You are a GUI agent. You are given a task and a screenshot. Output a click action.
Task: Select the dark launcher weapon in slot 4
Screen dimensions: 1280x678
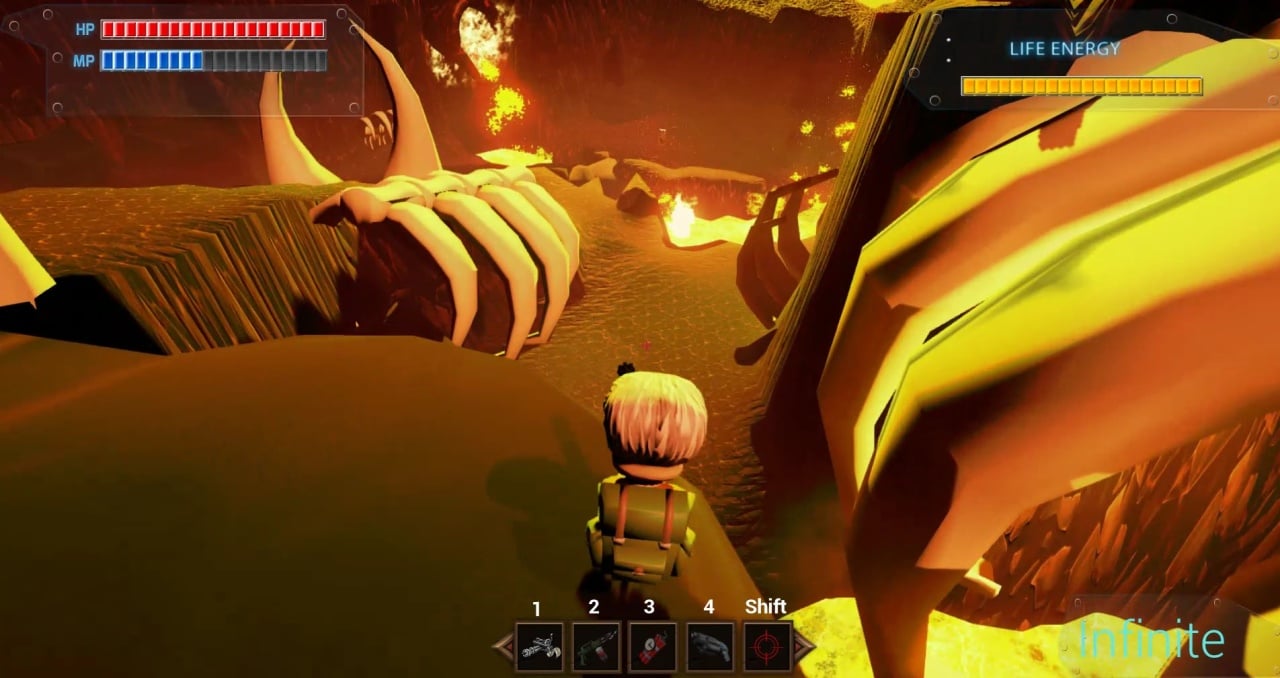click(x=710, y=647)
